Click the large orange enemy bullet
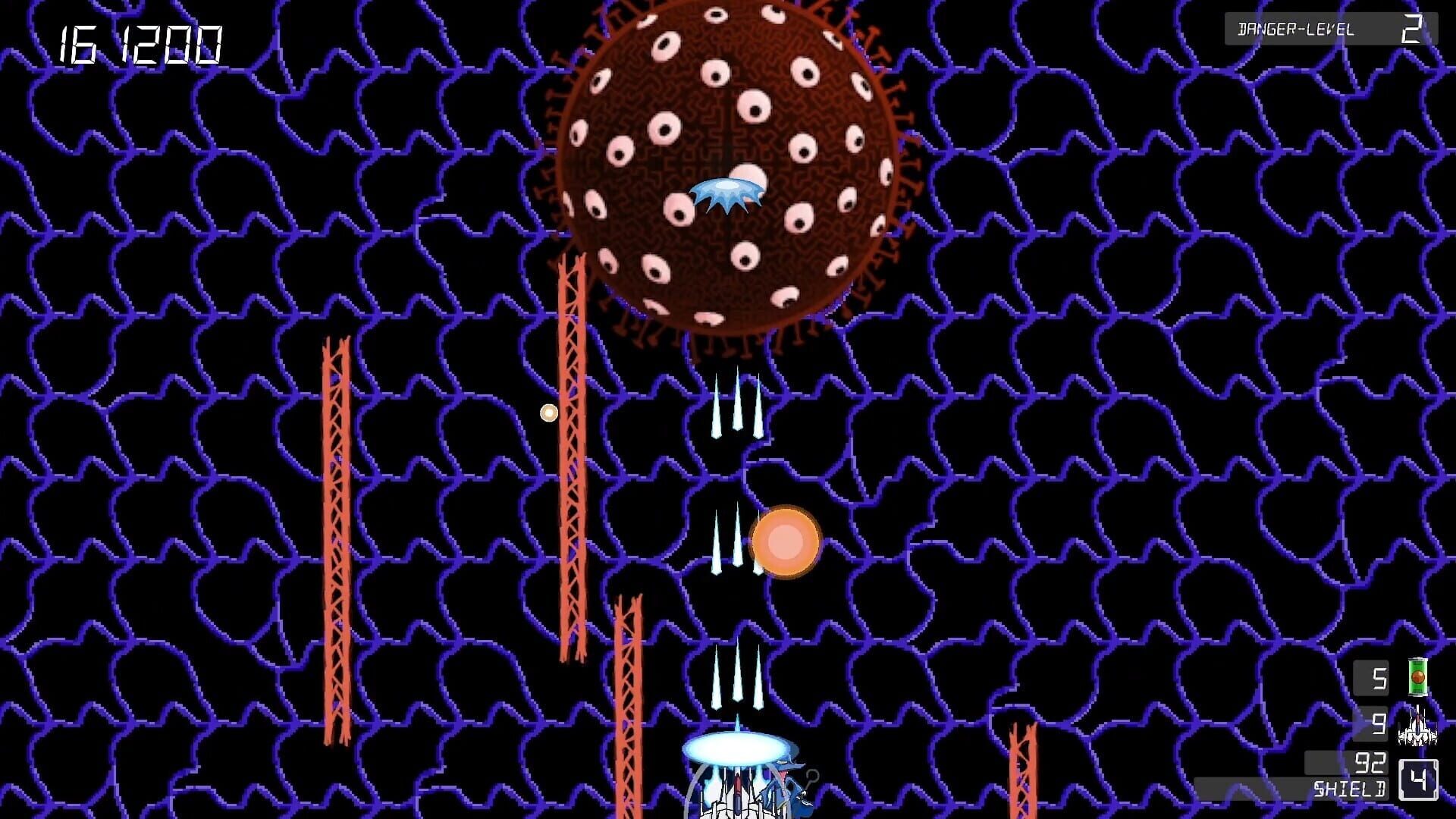 click(x=785, y=542)
